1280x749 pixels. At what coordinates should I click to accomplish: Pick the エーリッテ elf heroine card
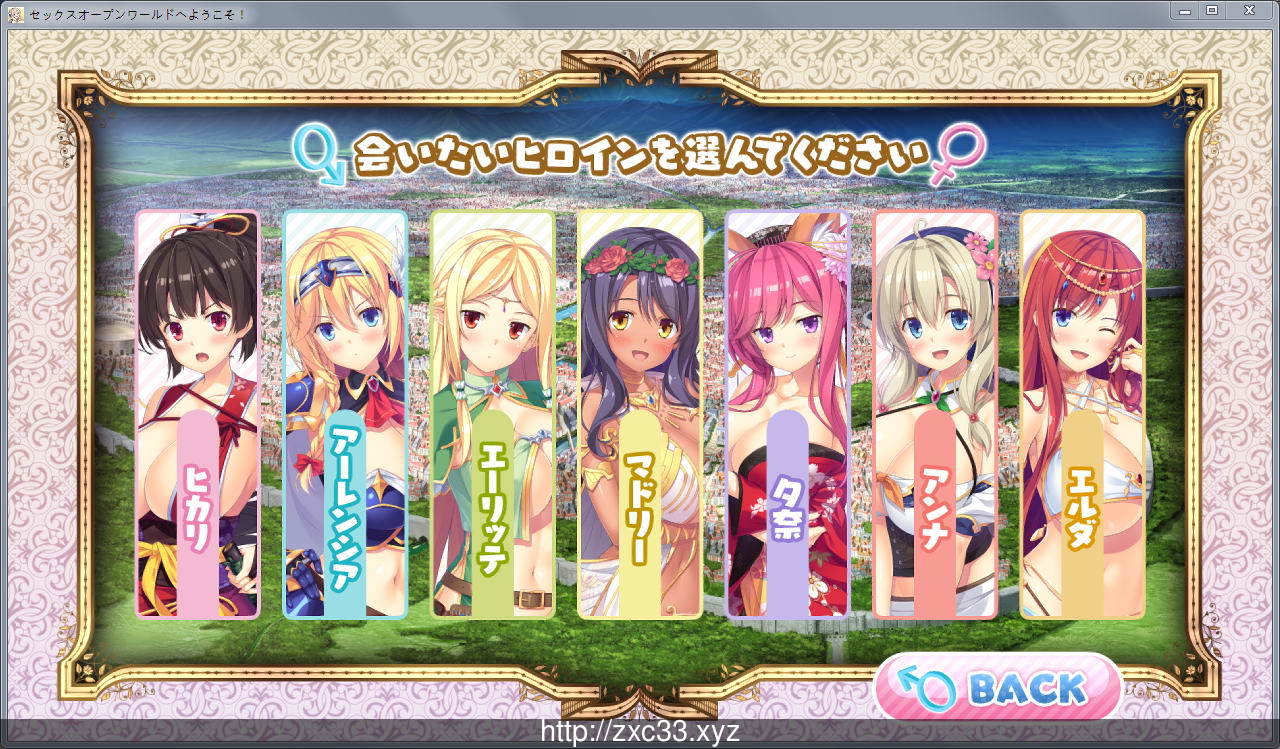(x=492, y=413)
